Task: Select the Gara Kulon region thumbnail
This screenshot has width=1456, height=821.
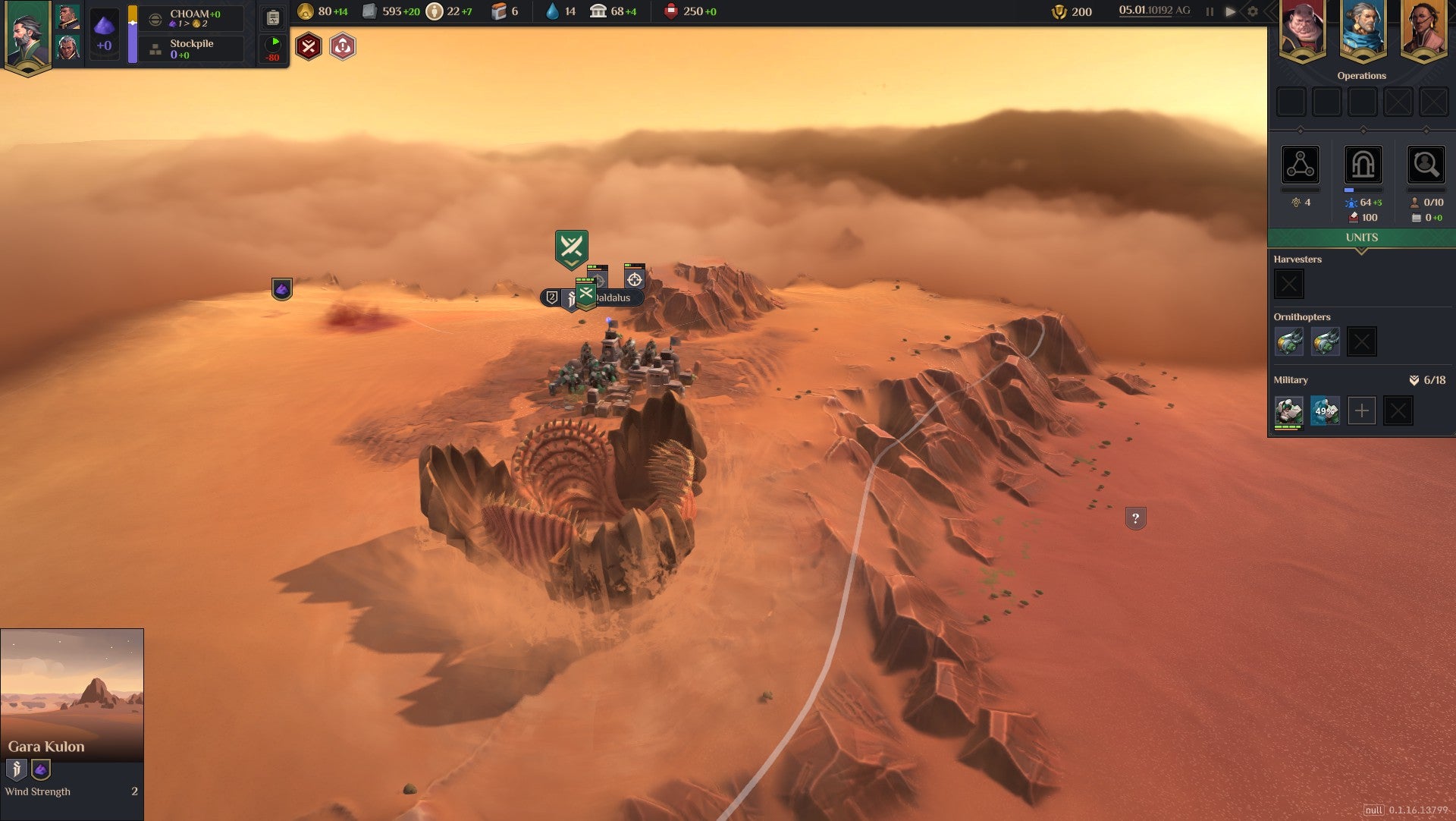Action: point(72,694)
